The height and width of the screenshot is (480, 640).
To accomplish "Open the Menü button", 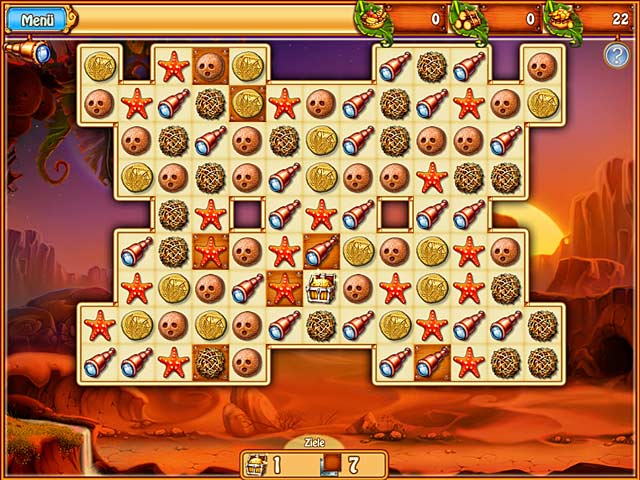I will (x=37, y=19).
